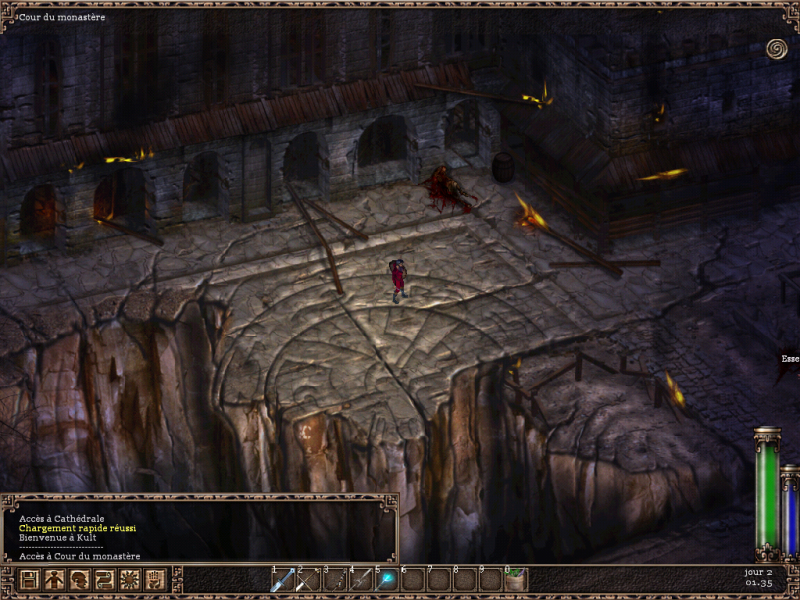Image resolution: width=800 pixels, height=600 pixels.
Task: Click the open hand icon button
Action: (154, 579)
